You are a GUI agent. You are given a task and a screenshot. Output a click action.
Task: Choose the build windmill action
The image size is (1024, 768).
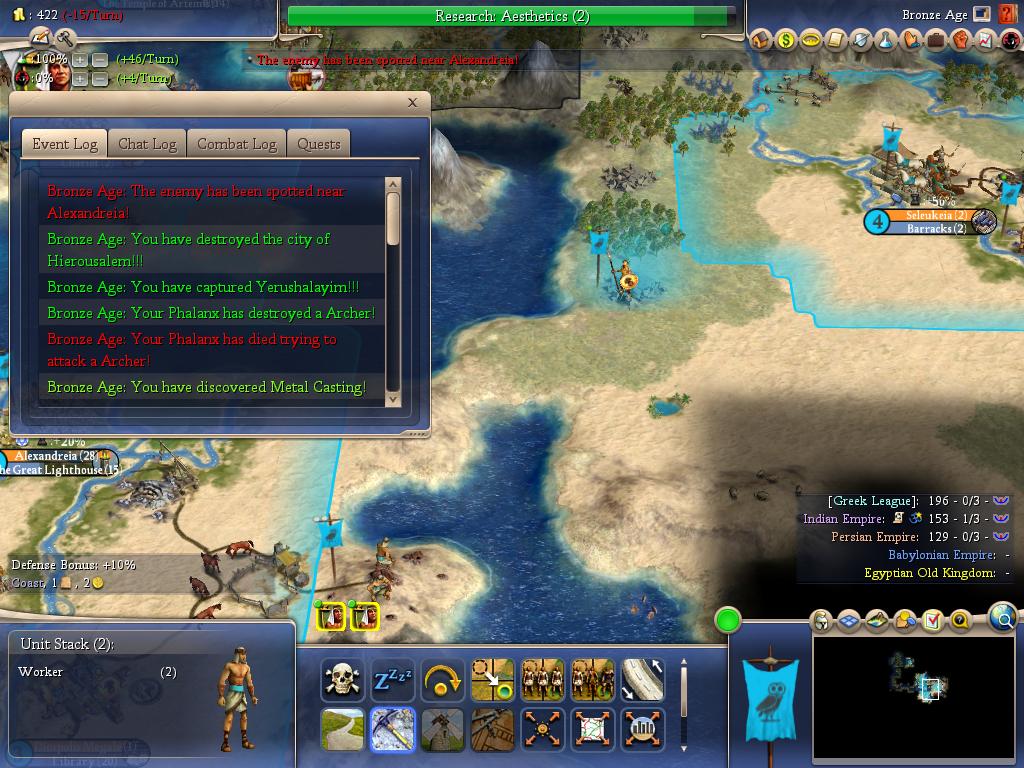coord(443,730)
